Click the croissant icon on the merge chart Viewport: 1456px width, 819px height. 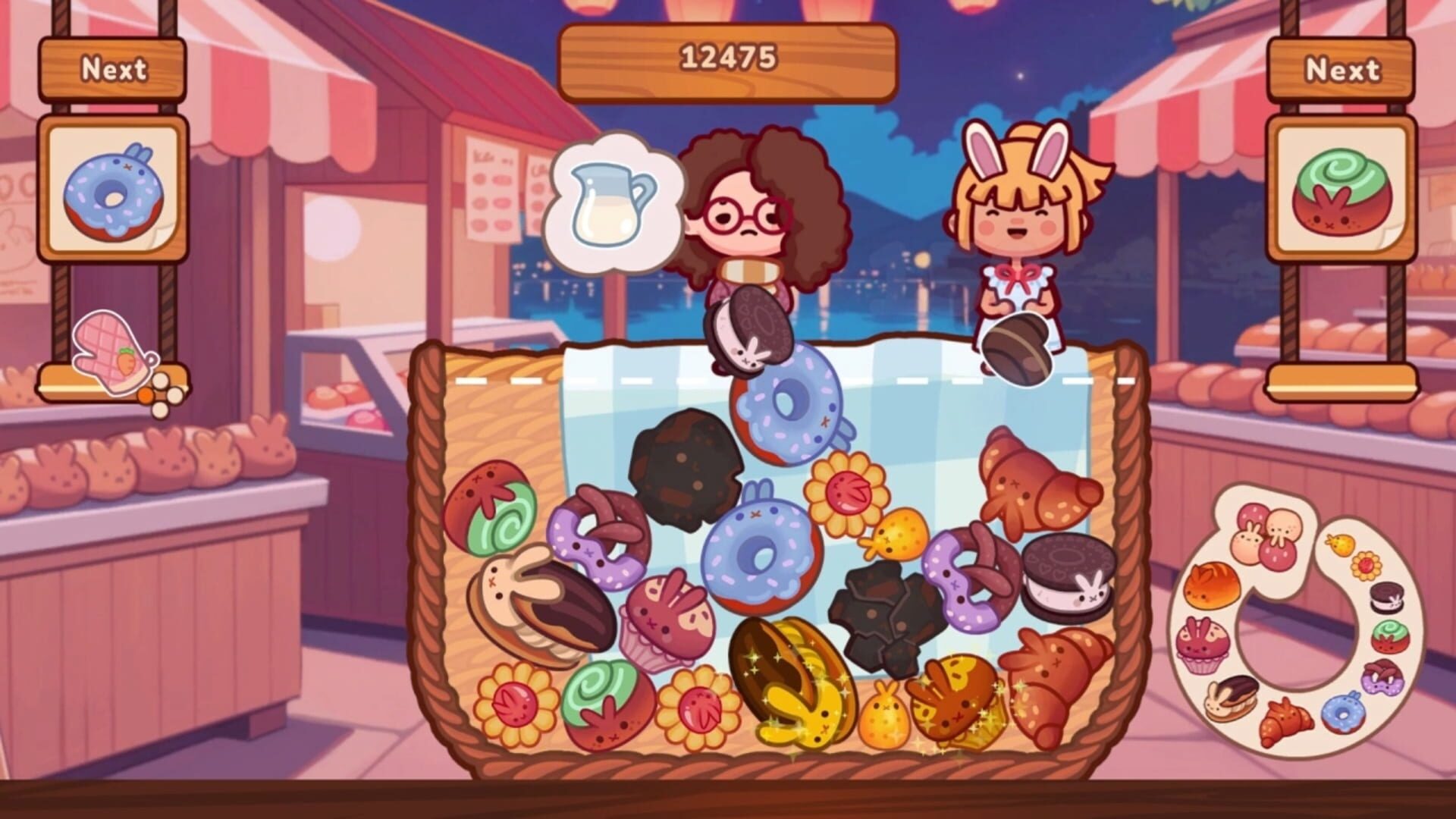pyautogui.click(x=1285, y=720)
